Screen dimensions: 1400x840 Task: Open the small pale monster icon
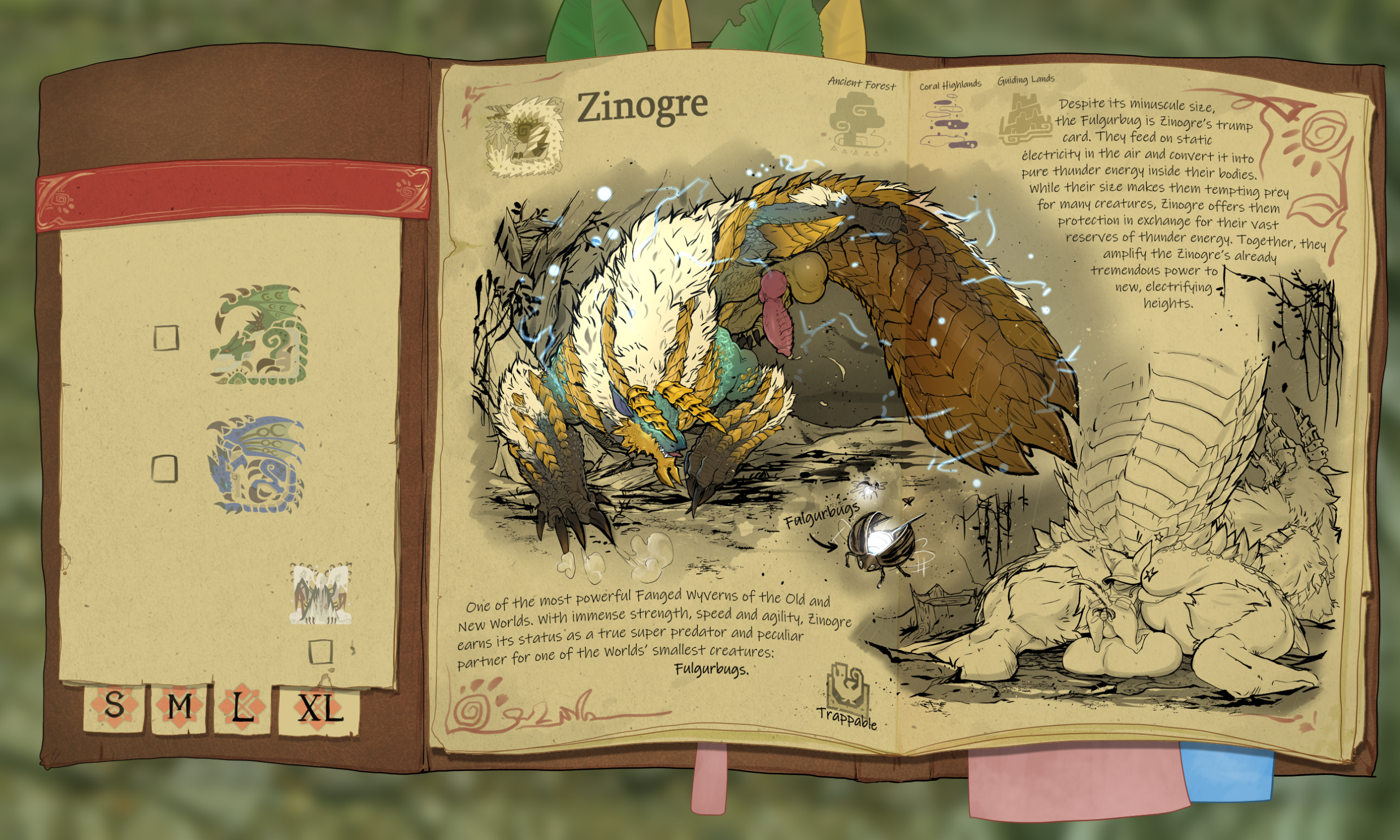pos(320,594)
